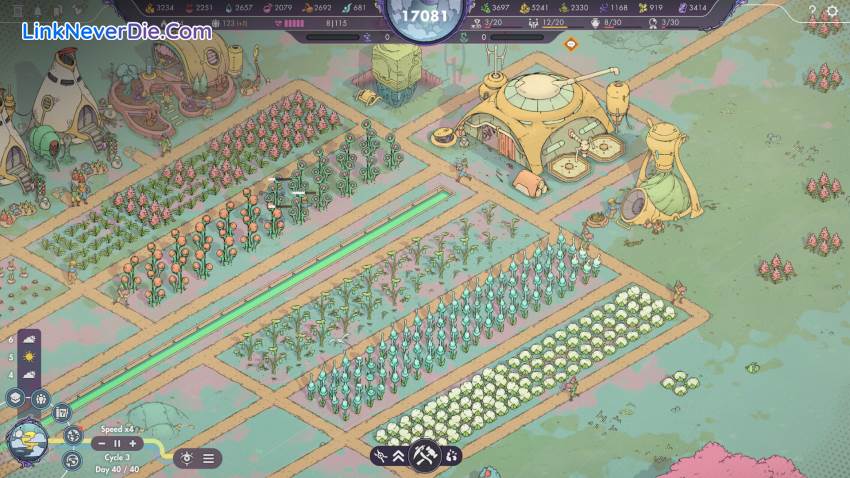Select the pliers tool in the bottom toolbar
850x478 pixels.
[379, 456]
